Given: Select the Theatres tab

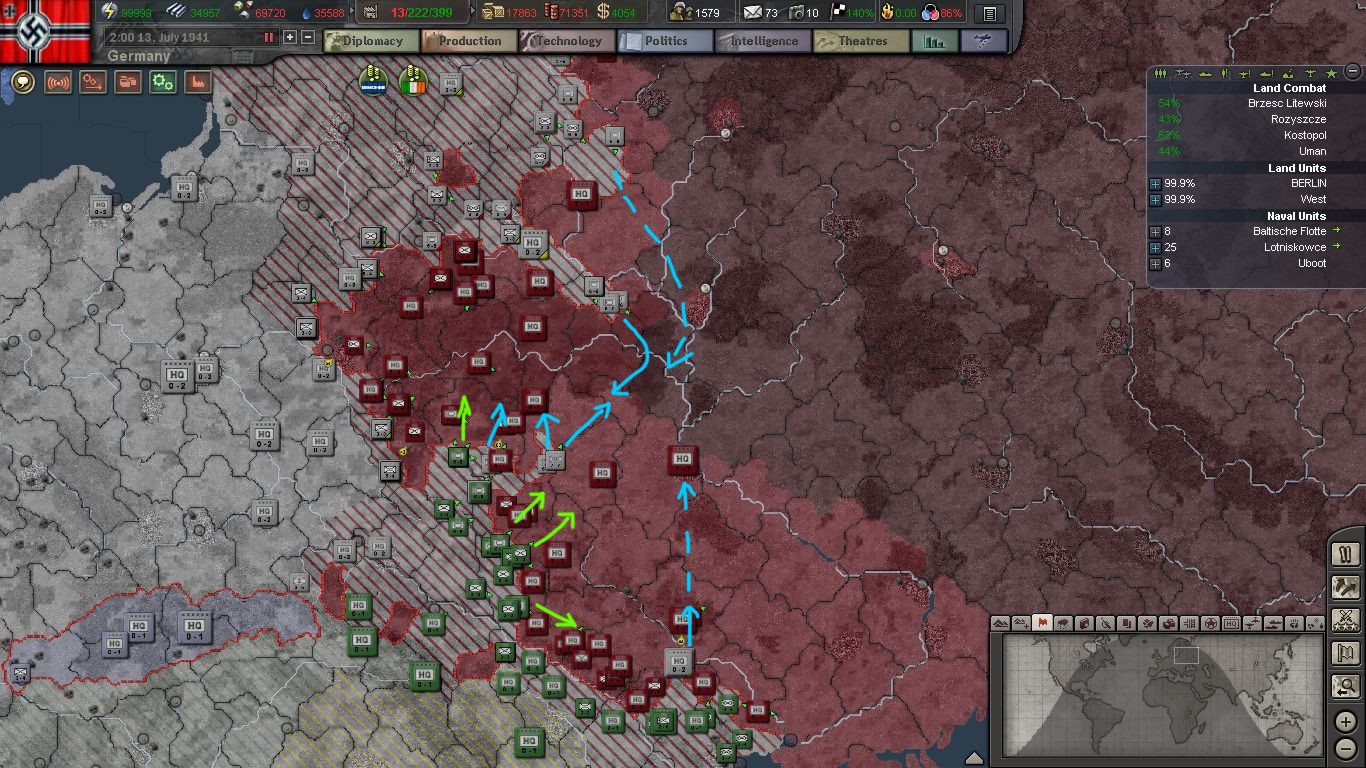Looking at the screenshot, I should 861,41.
